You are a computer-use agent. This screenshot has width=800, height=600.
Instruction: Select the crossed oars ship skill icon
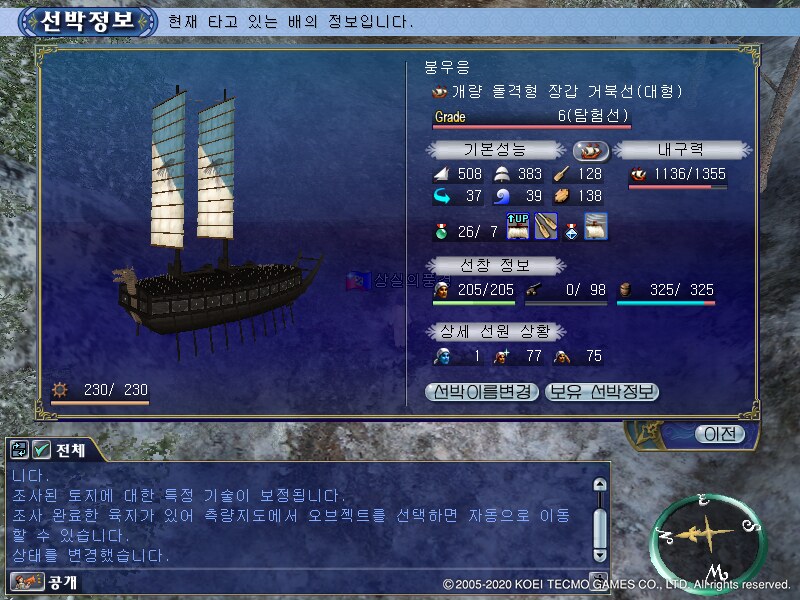pyautogui.click(x=545, y=227)
